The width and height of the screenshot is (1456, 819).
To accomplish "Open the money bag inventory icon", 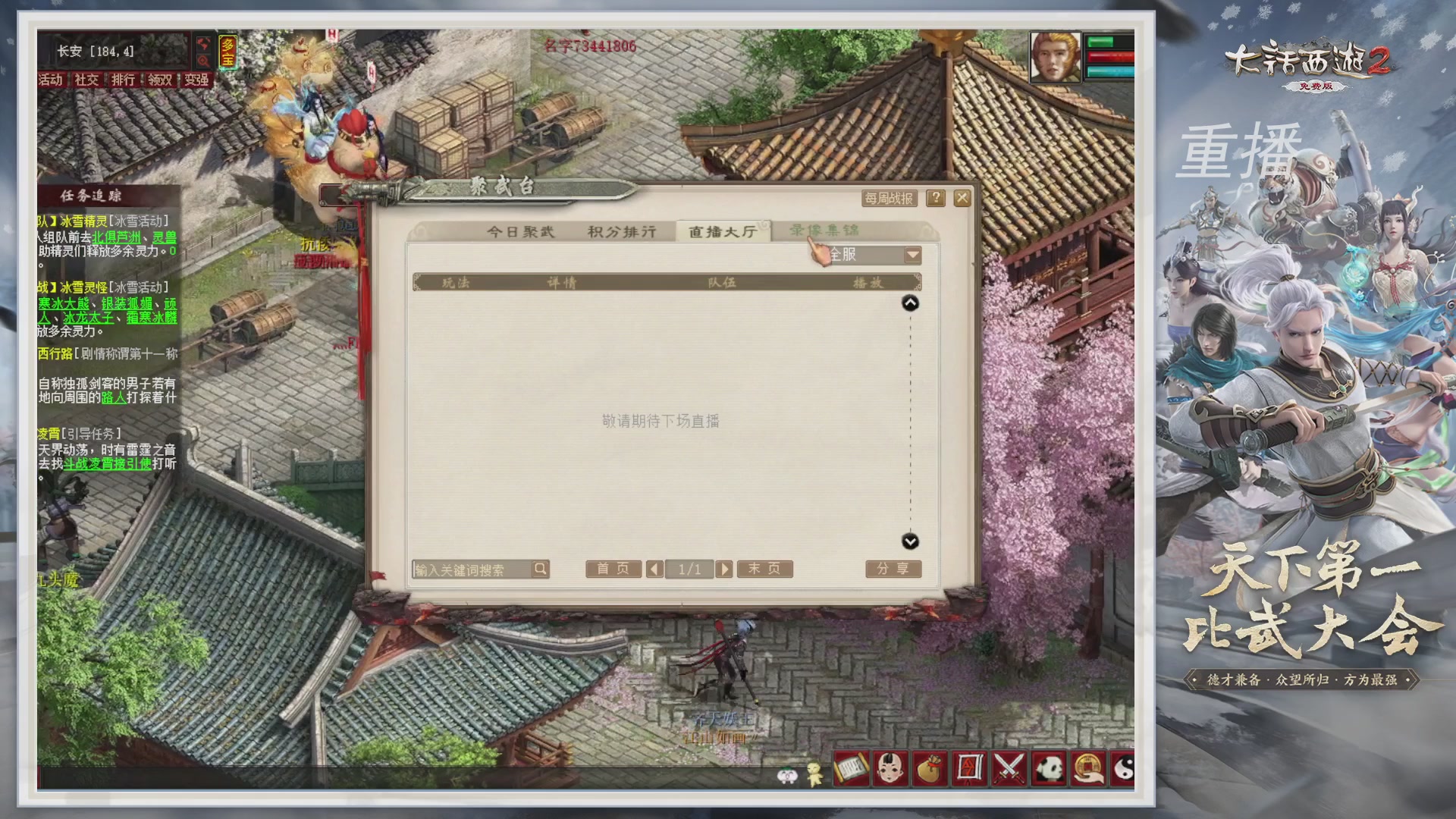I will 931,768.
